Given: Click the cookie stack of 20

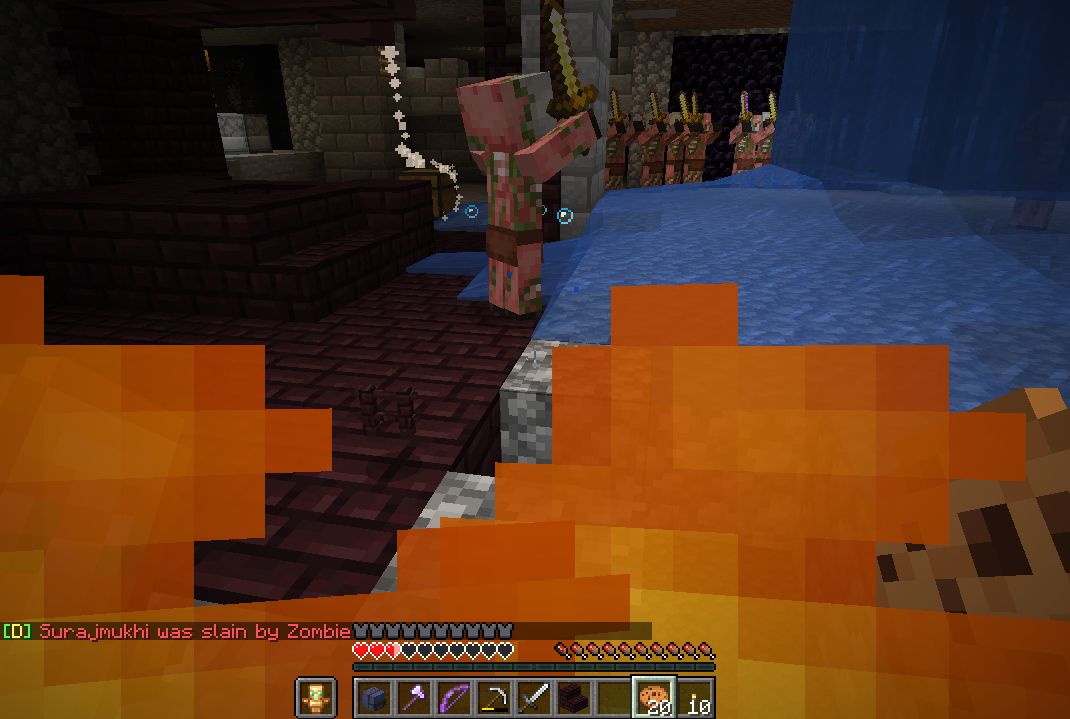Looking at the screenshot, I should coord(655,697).
